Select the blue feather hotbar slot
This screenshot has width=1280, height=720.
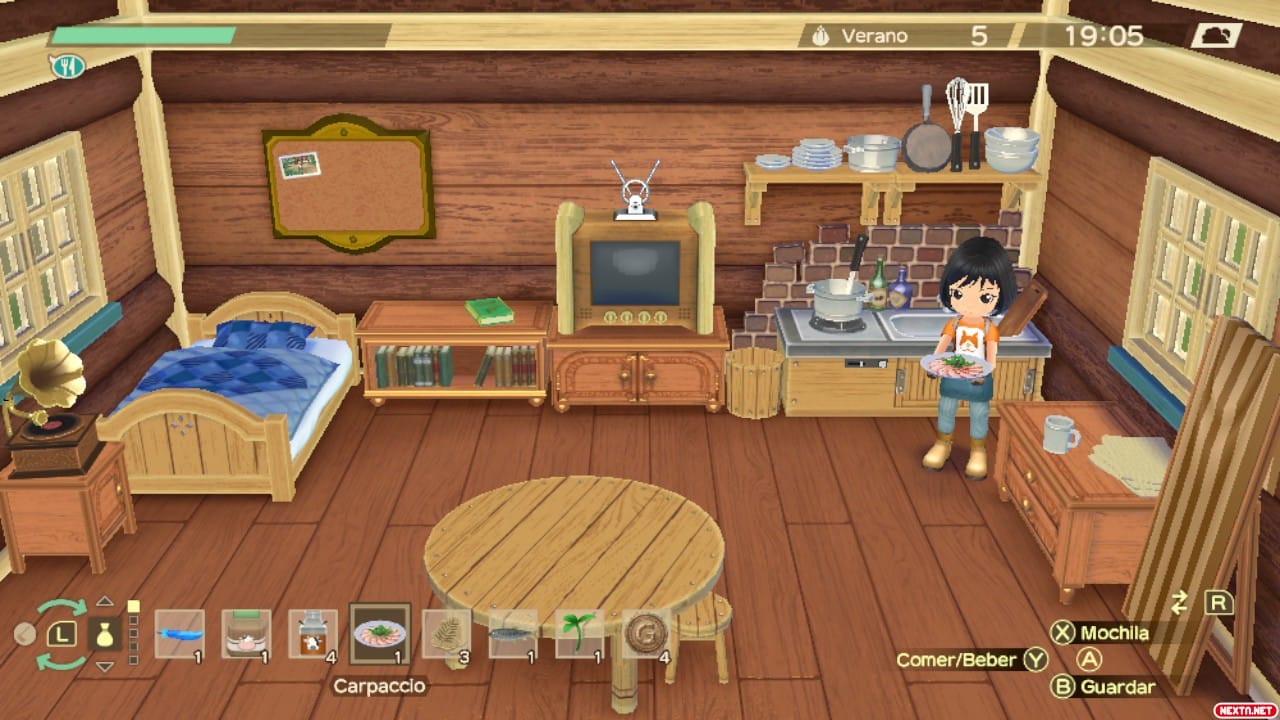(180, 634)
